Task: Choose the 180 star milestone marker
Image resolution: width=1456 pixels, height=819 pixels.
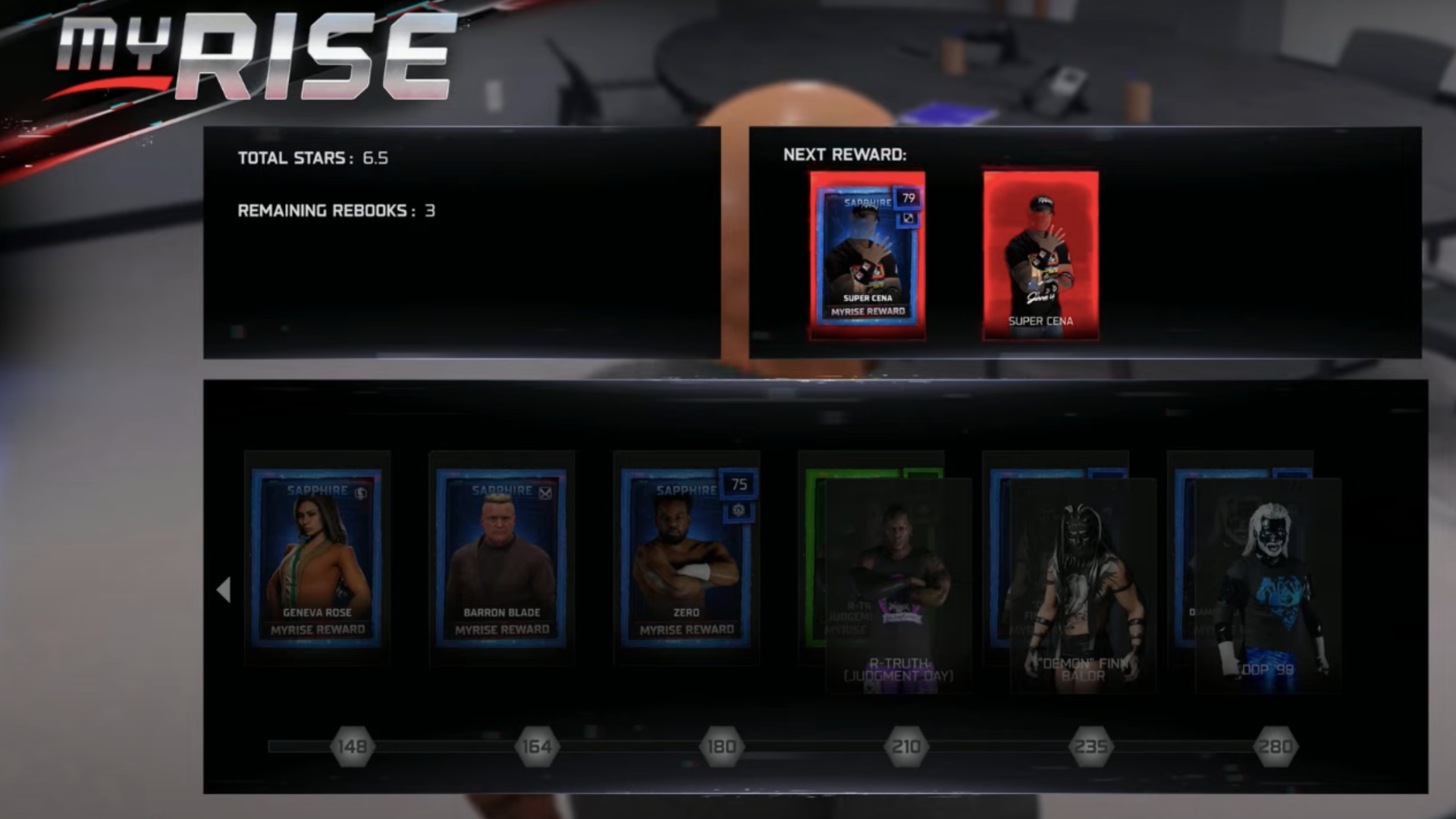Action: [721, 747]
